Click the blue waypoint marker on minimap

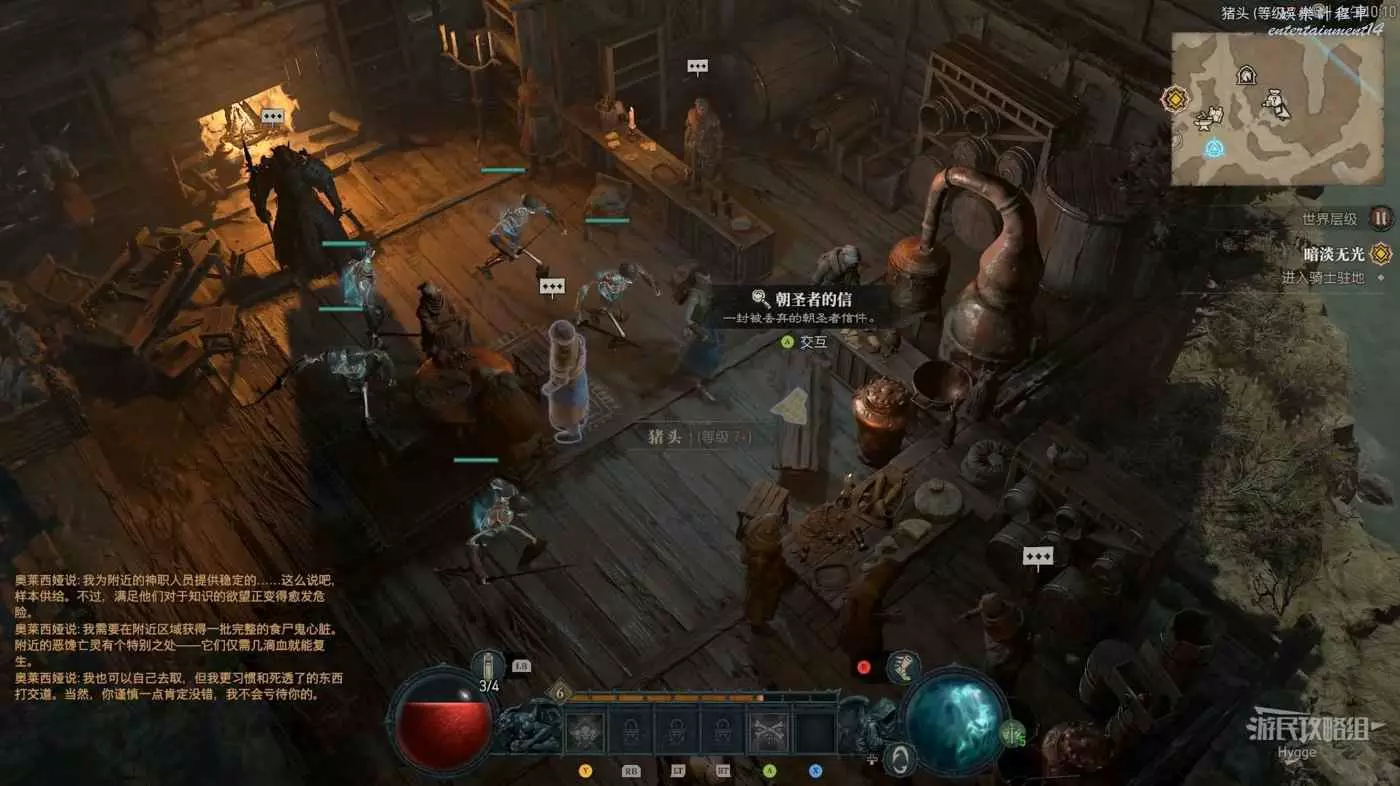tap(1215, 149)
